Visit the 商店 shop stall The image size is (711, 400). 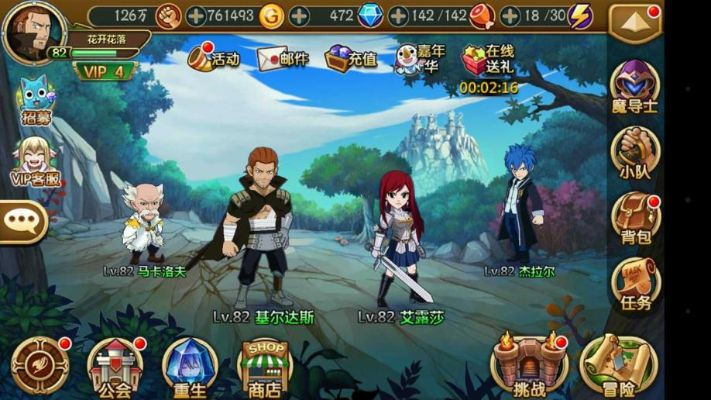(264, 366)
